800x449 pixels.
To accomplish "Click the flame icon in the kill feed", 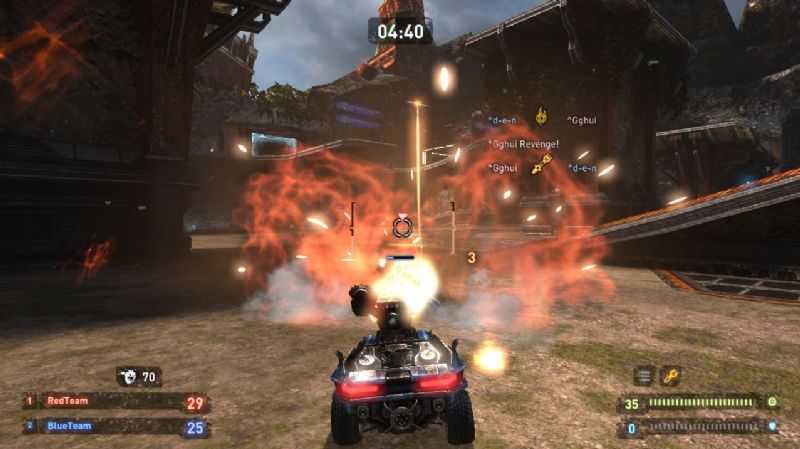I will pos(541,117).
